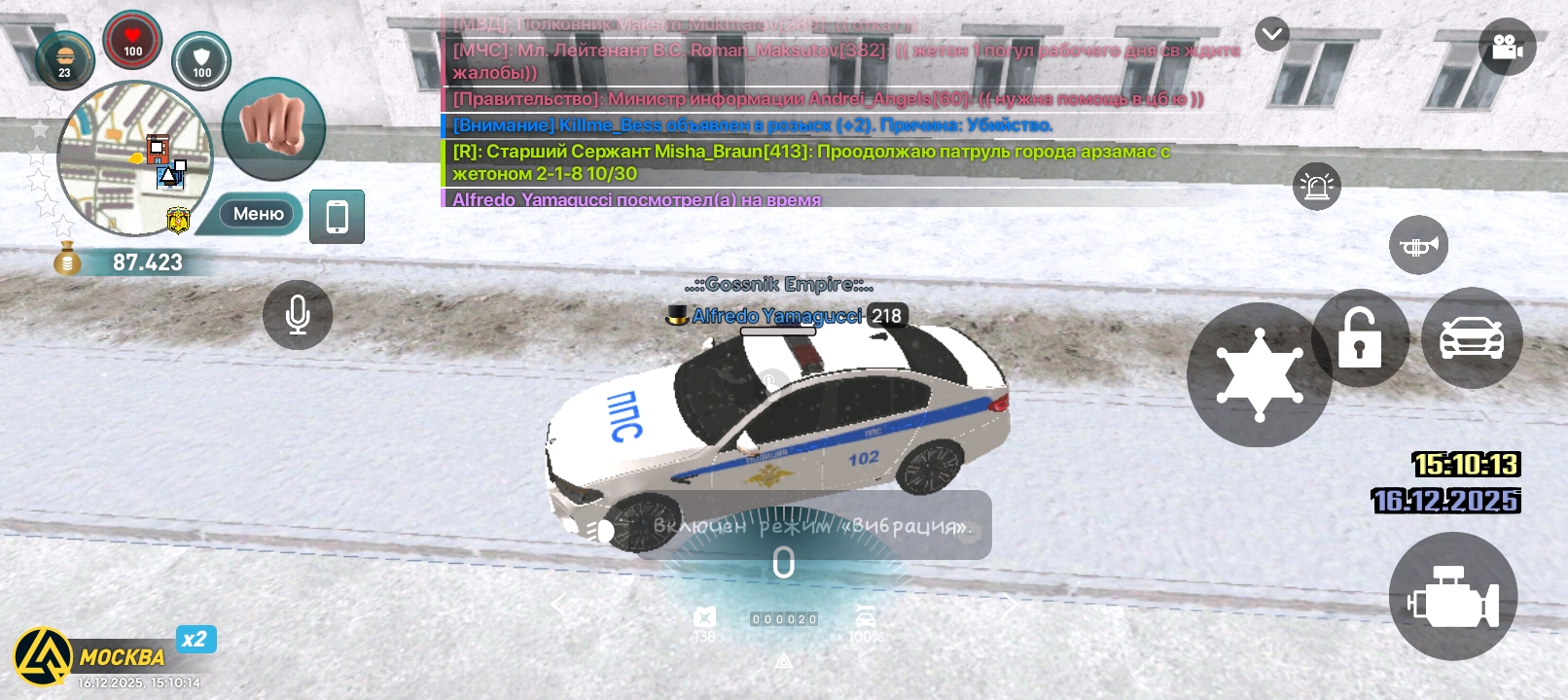
Task: Toggle the car door padlock
Action: 1359,338
